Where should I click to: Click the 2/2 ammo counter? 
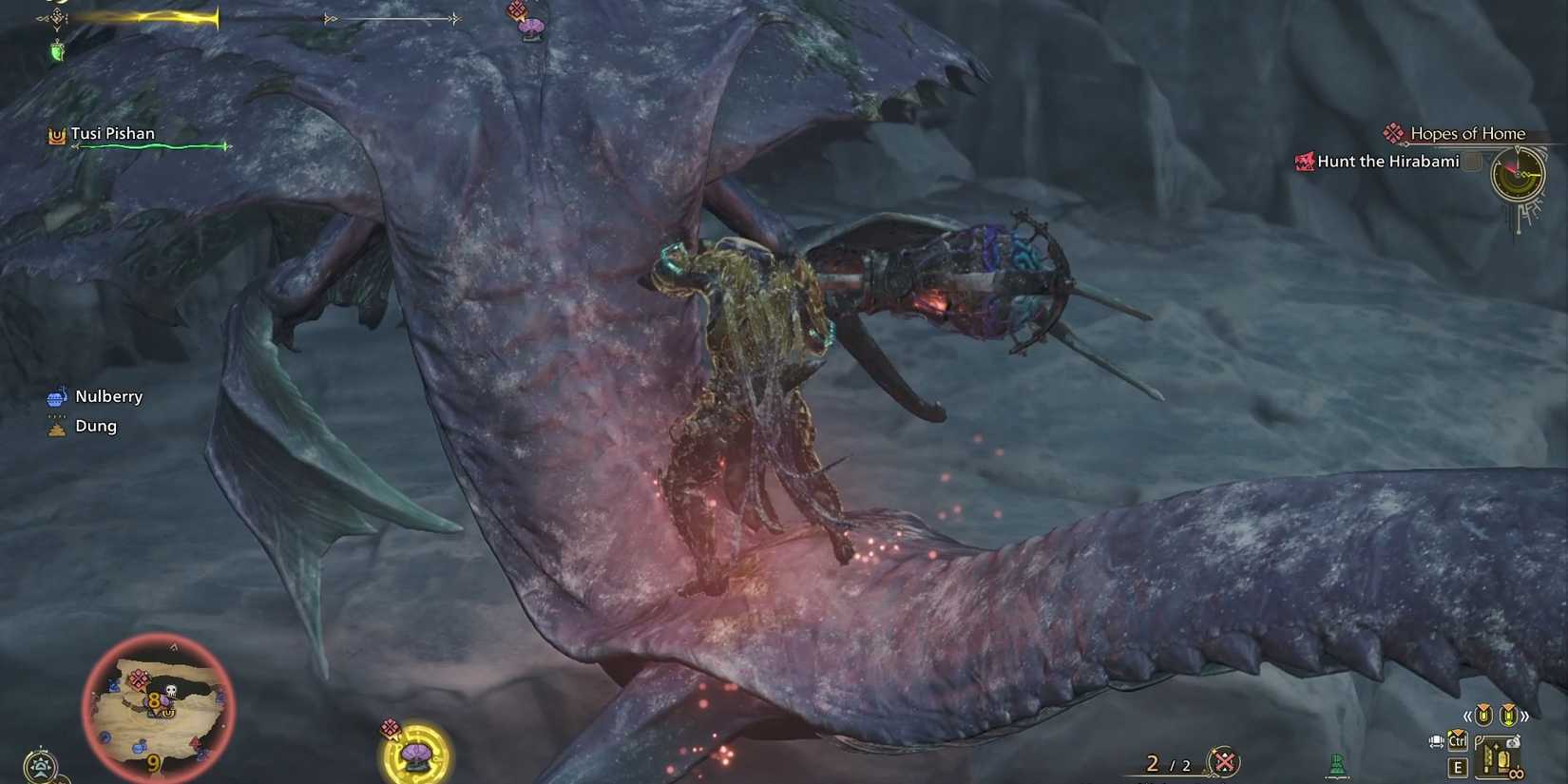[1170, 762]
